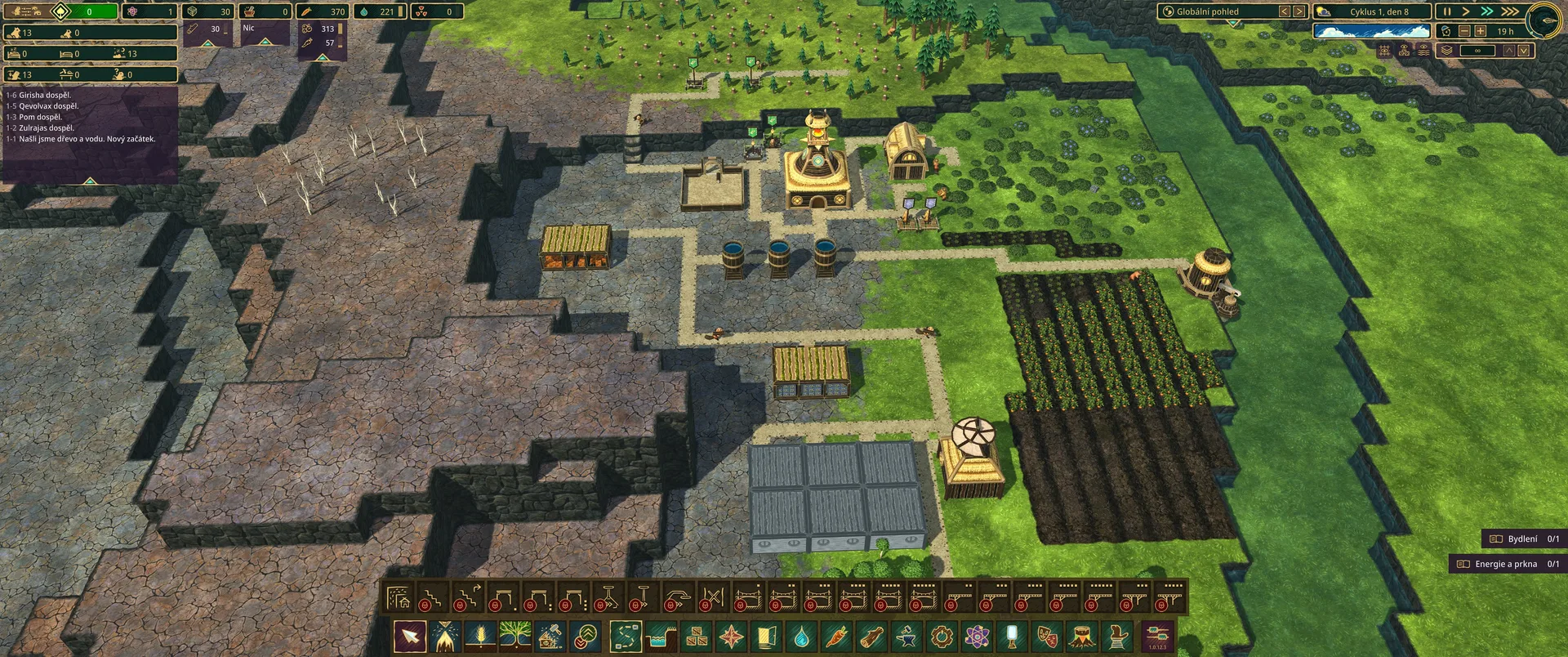Collapse the event log panel
The width and height of the screenshot is (1568, 657).
(x=90, y=181)
